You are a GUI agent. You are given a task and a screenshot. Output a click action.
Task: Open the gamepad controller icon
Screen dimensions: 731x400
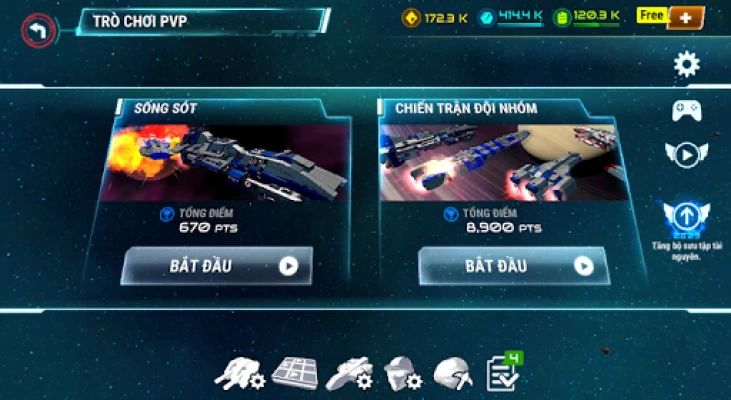(x=686, y=110)
